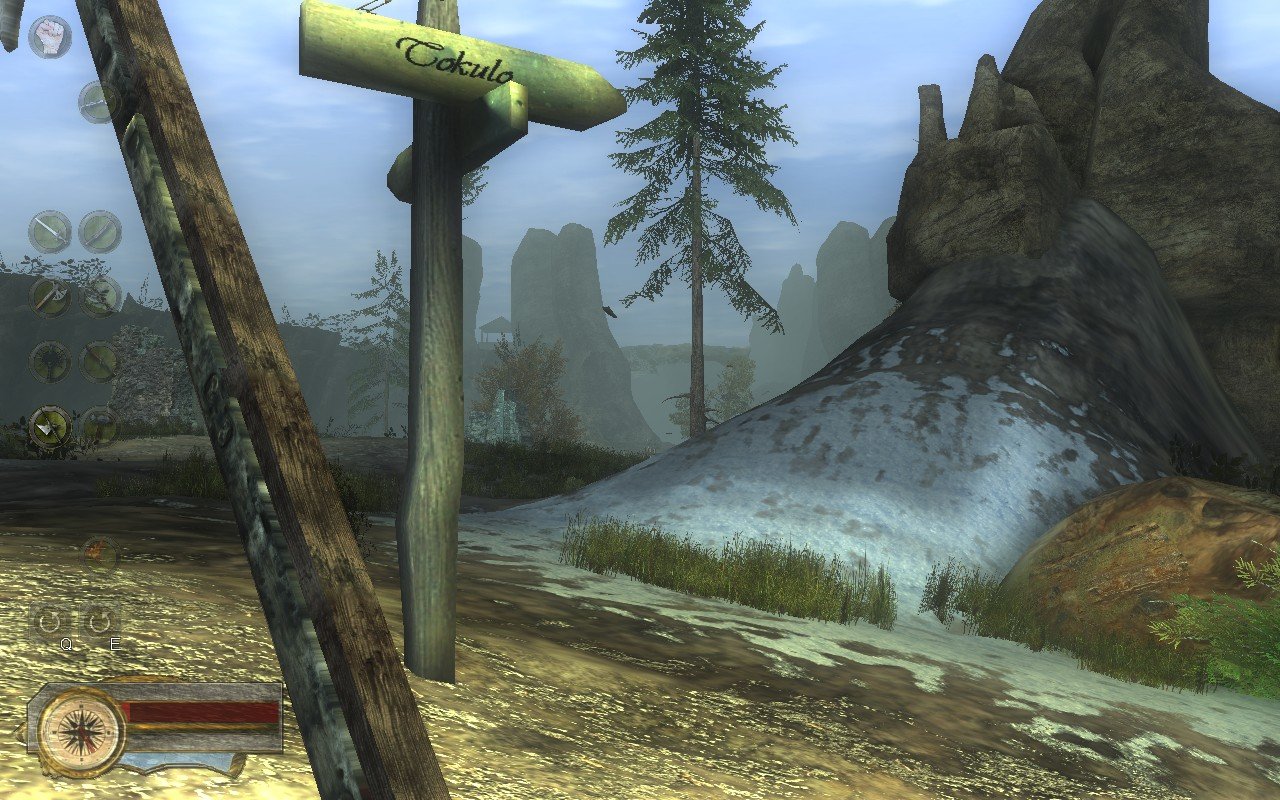Select the skill icon directly right of the war hammer
Image resolution: width=1280 pixels, height=800 pixels.
tap(97, 360)
